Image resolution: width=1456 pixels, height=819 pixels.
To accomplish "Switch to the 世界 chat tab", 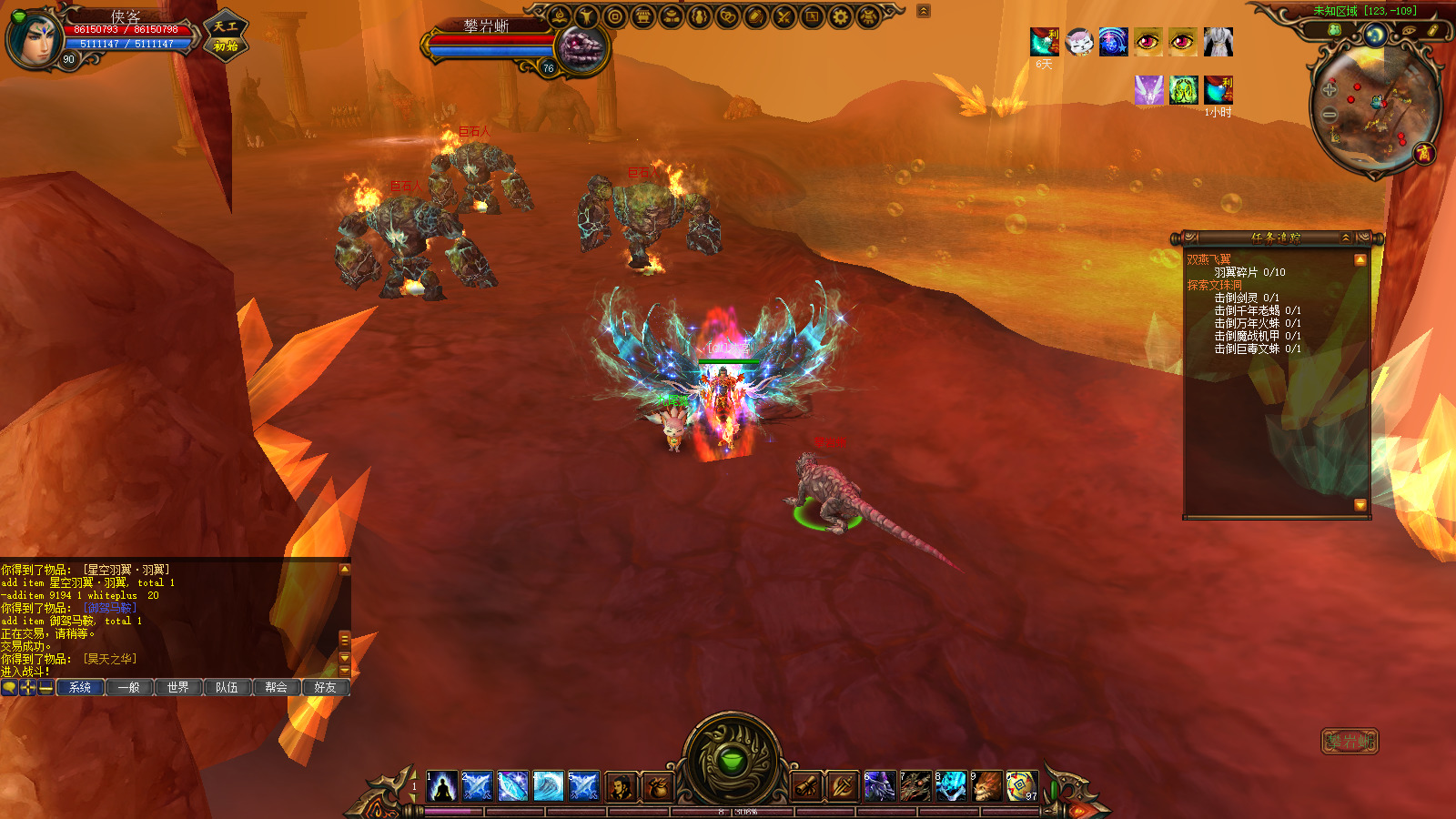I will coord(177,687).
